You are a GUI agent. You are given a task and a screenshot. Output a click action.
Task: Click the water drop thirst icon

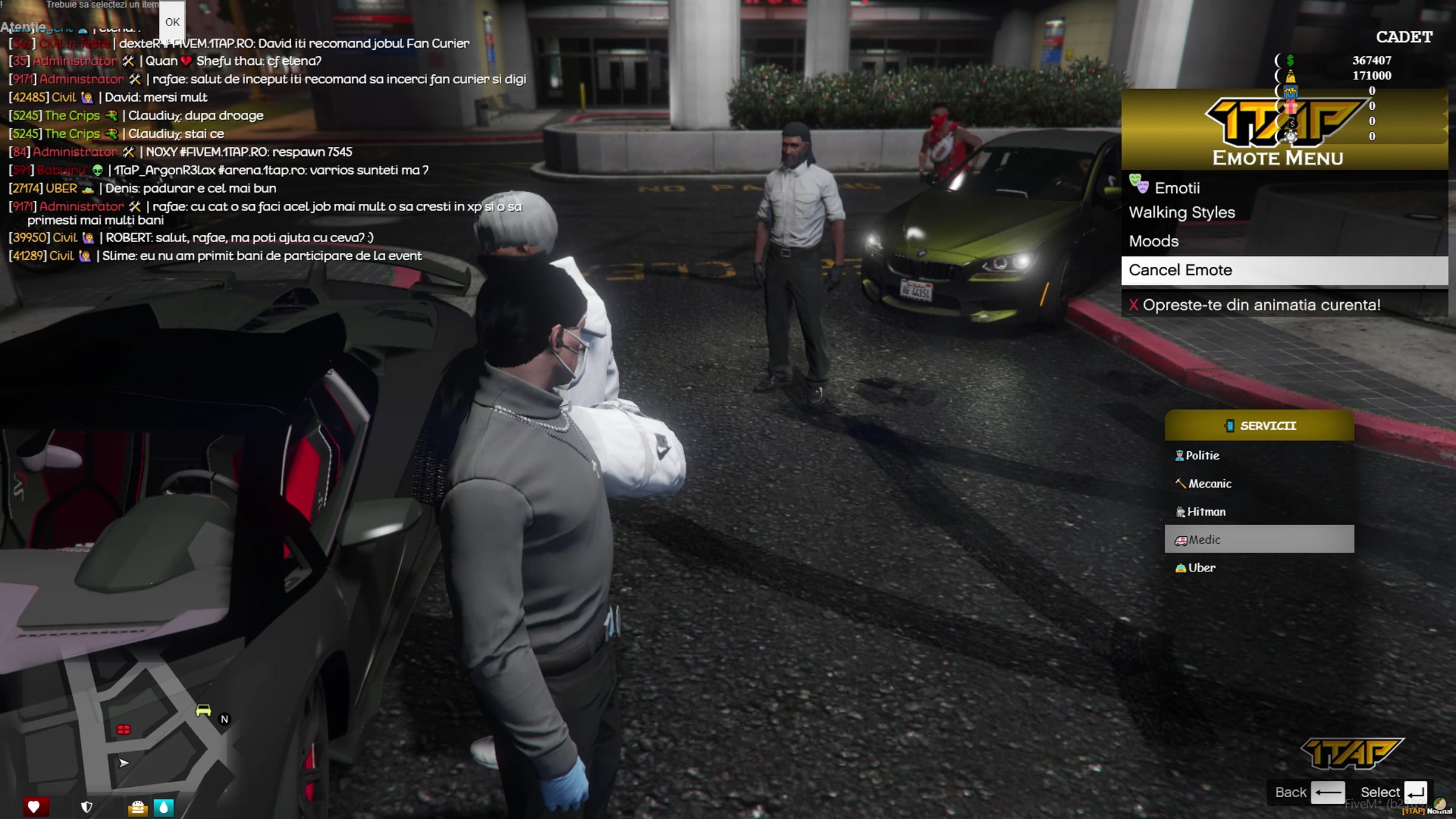[164, 807]
